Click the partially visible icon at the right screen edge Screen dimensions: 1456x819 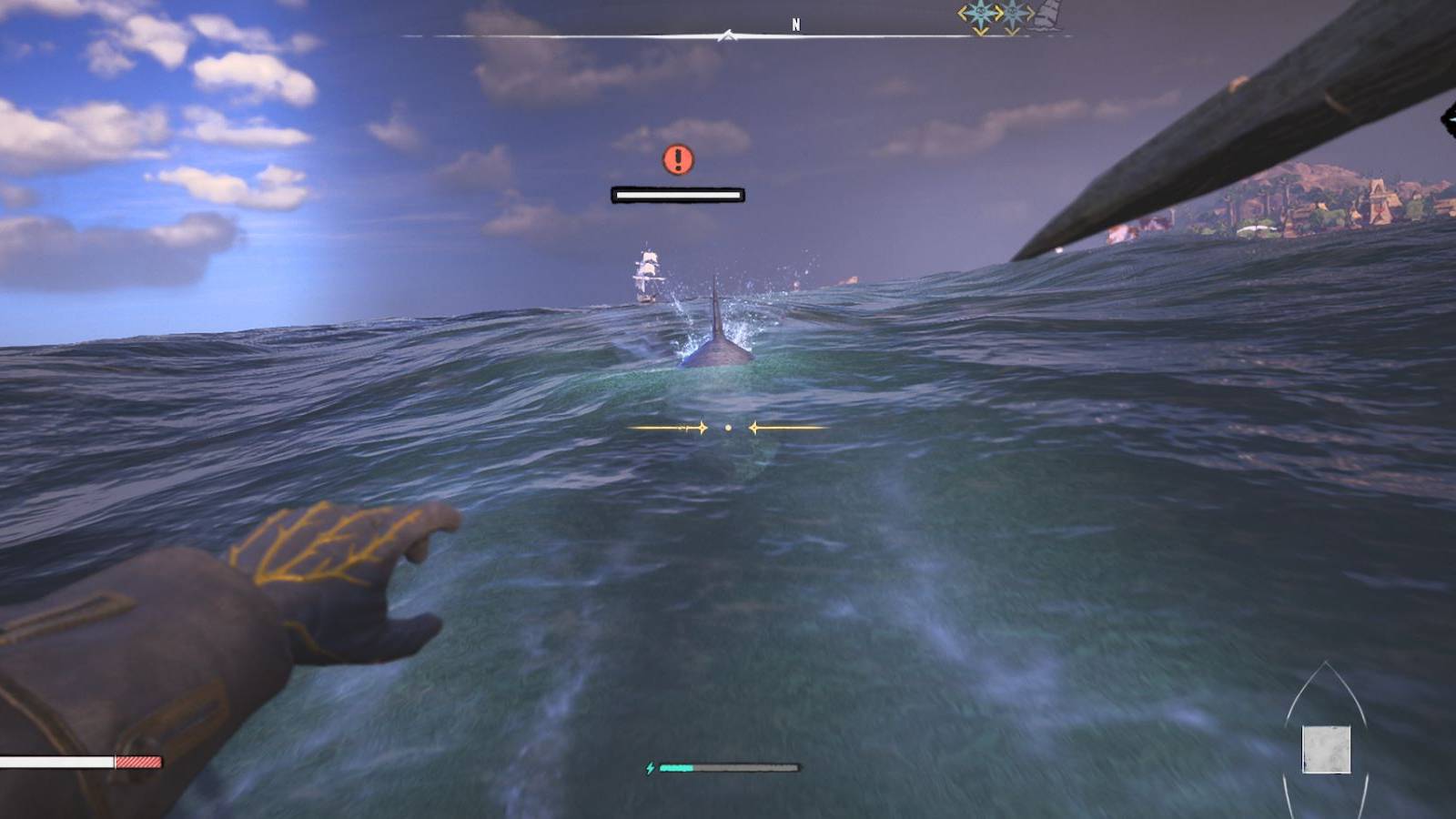coord(1450,121)
